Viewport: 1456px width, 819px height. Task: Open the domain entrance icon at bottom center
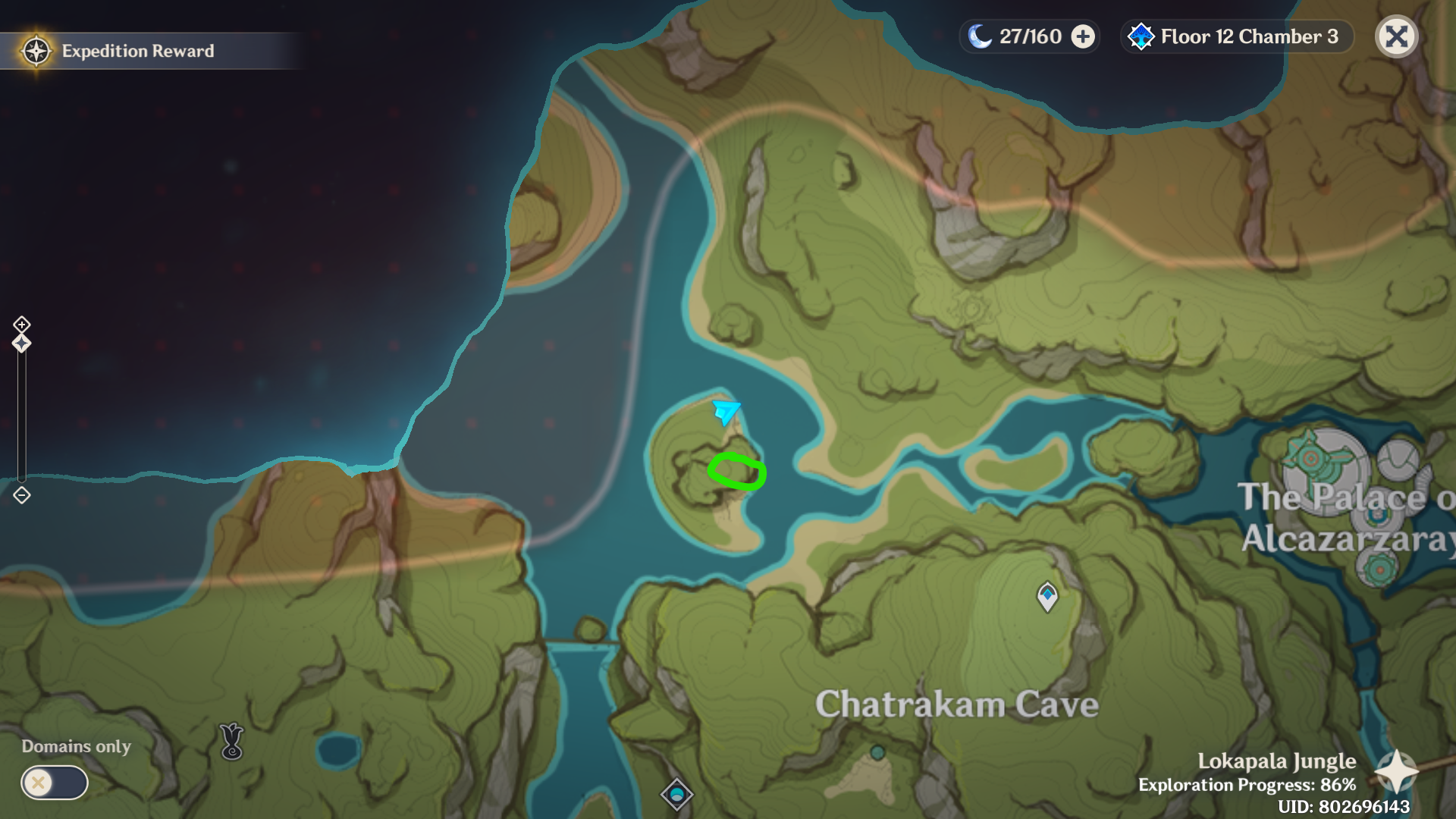coord(678,793)
